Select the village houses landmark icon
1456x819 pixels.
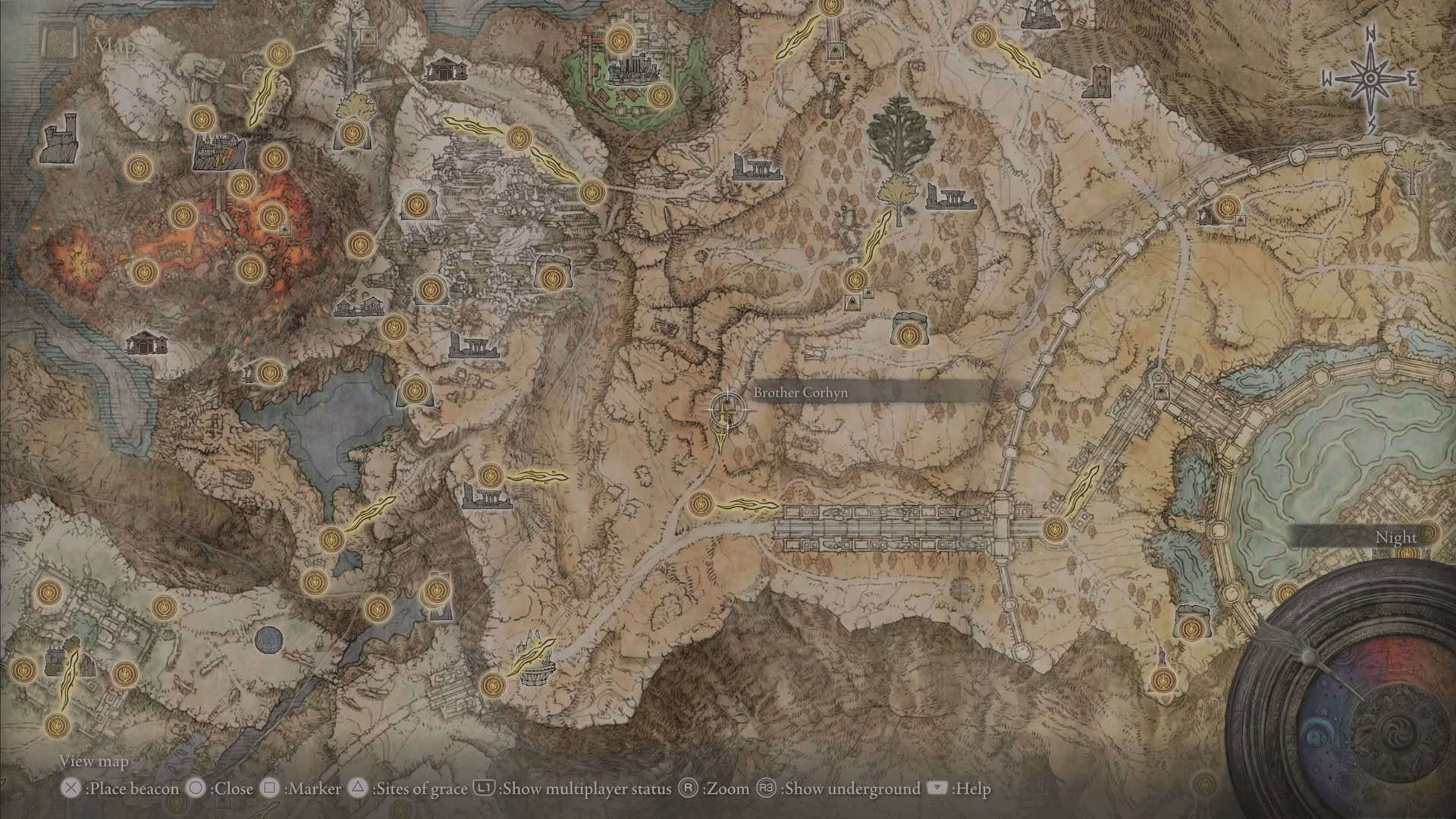pyautogui.click(x=359, y=306)
